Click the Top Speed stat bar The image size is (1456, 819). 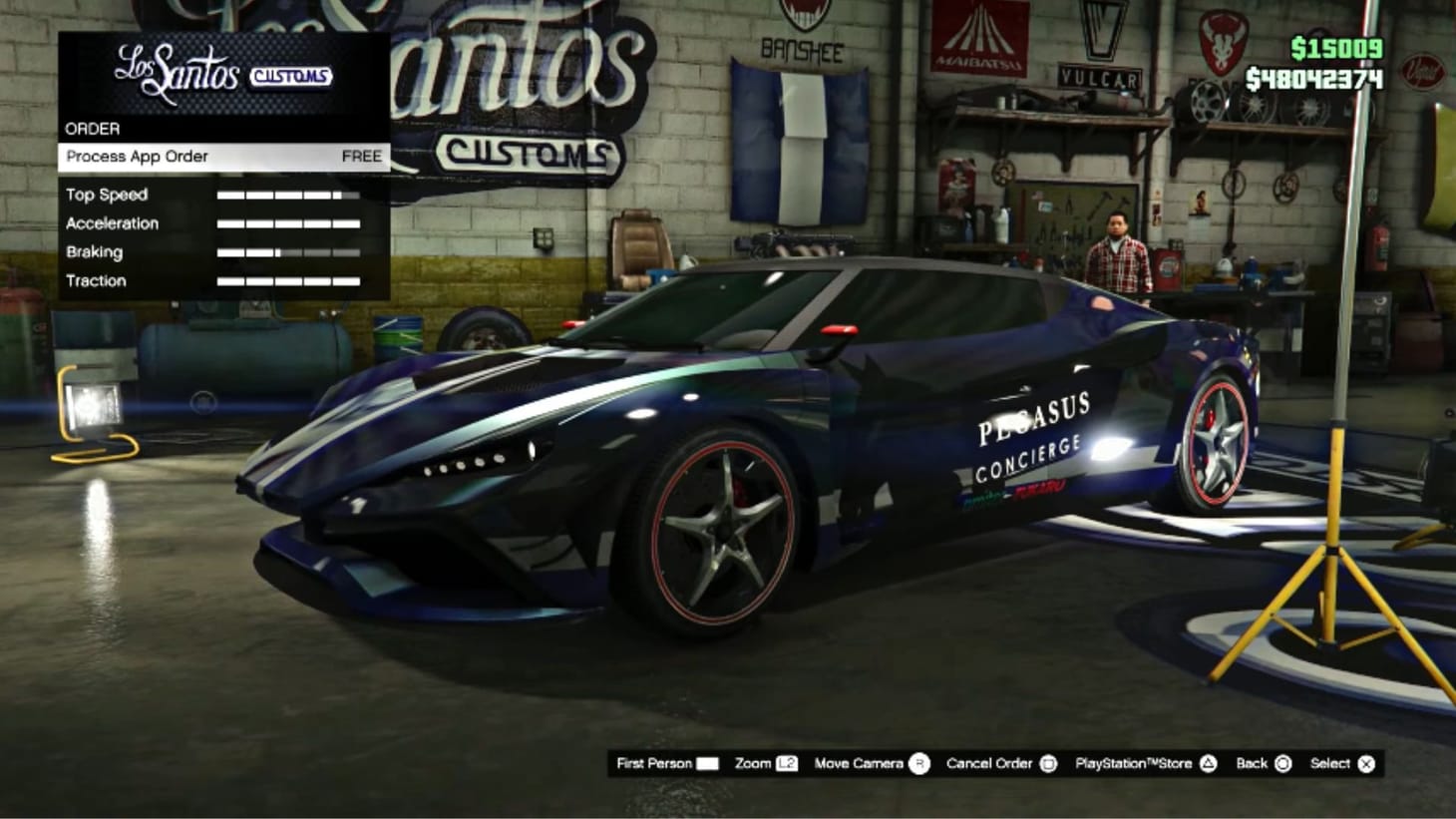[x=289, y=195]
